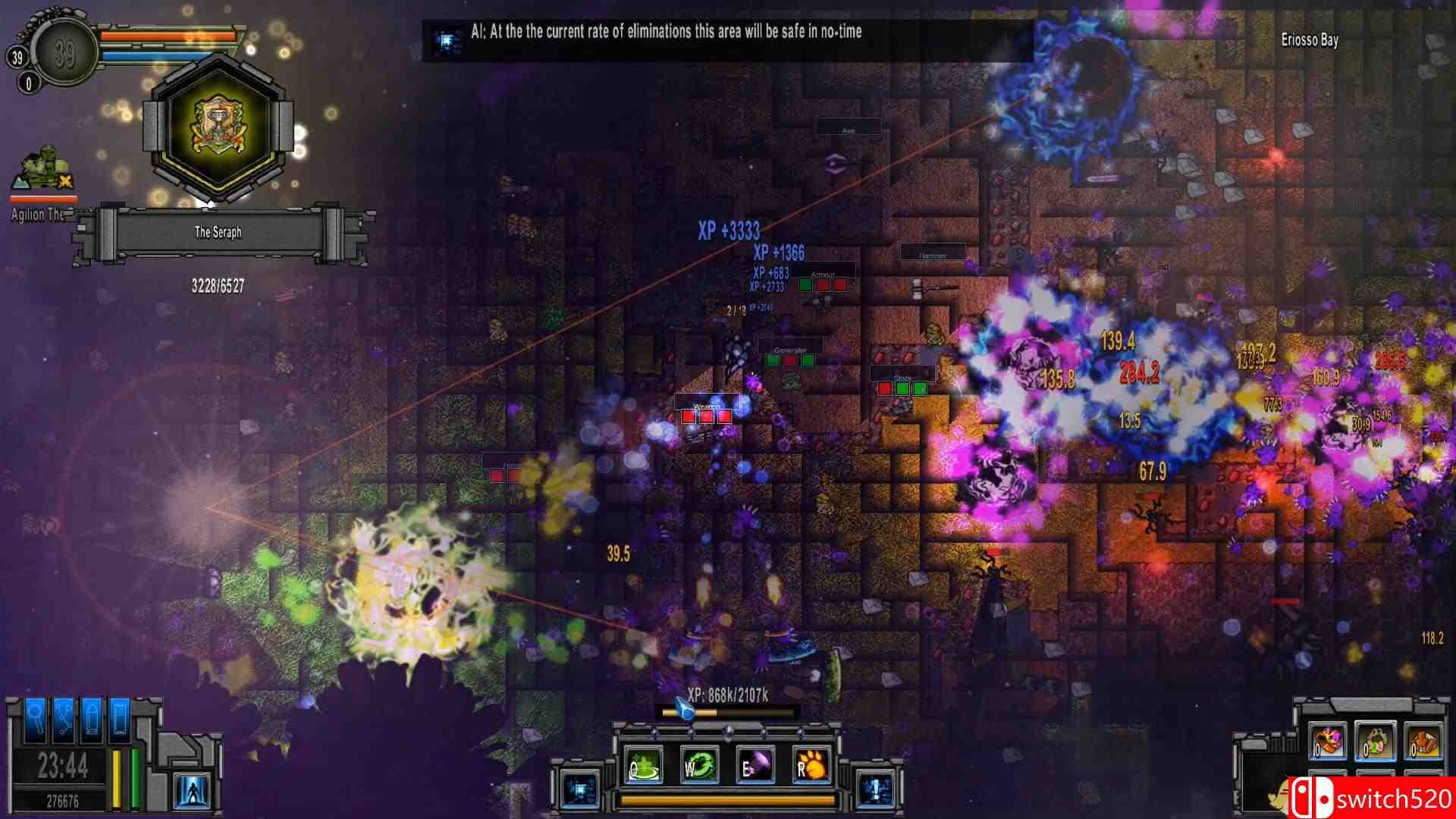Select the Q green splash ability
This screenshot has height=819, width=1456.
coord(643,764)
